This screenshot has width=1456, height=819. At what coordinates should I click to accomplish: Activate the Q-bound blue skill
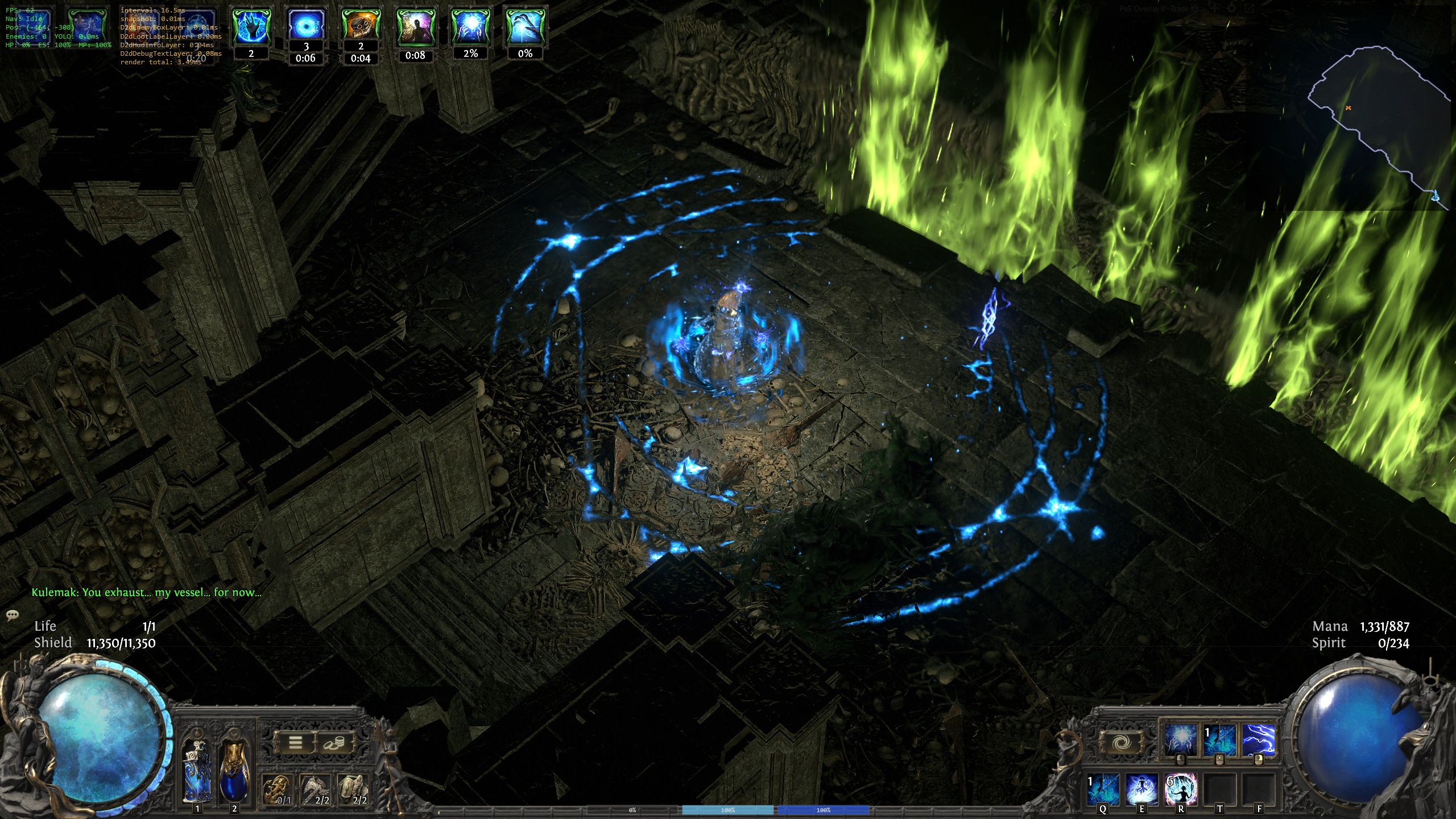tap(1103, 789)
